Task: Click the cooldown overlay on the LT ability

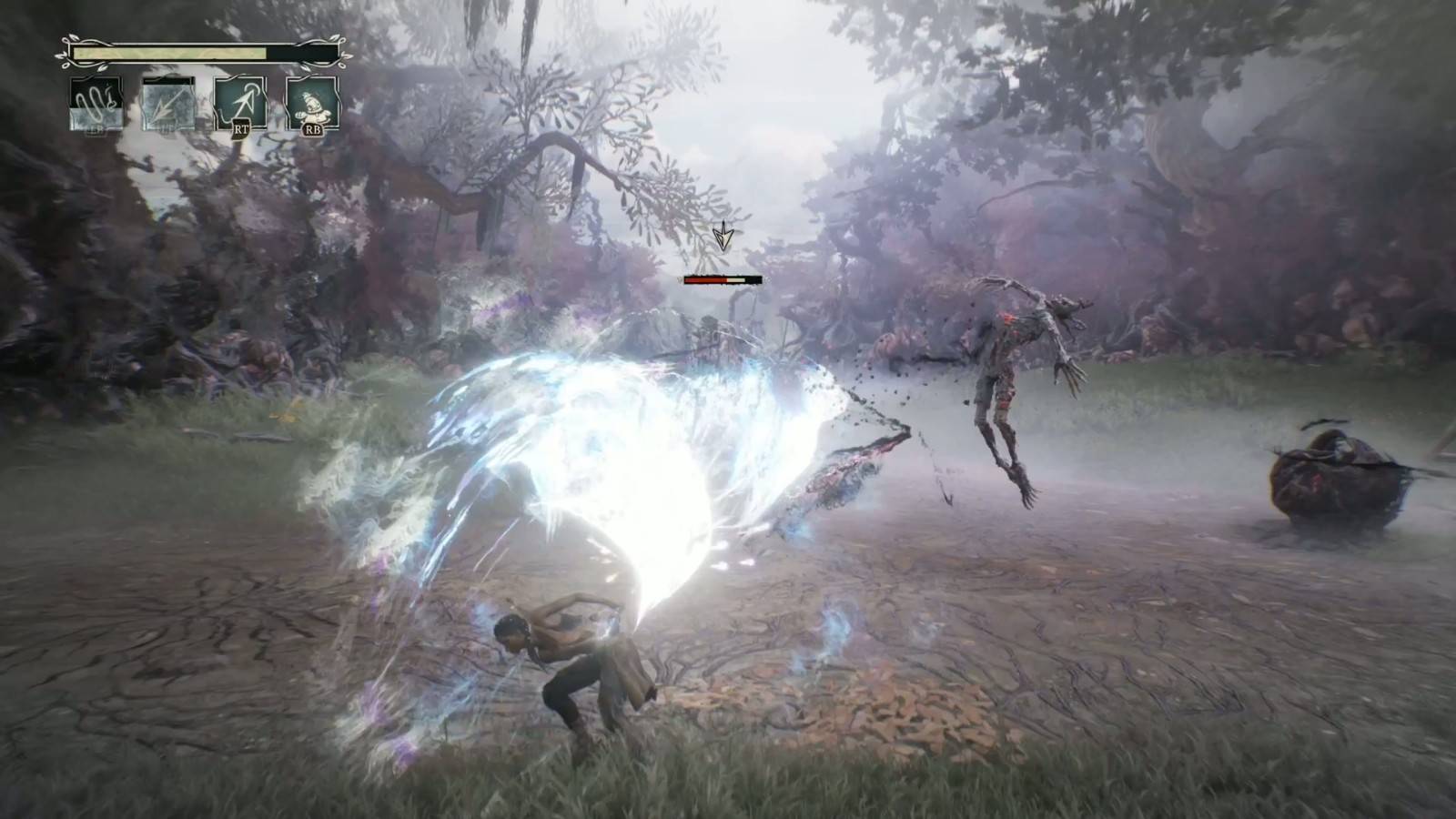Action: (167, 79)
